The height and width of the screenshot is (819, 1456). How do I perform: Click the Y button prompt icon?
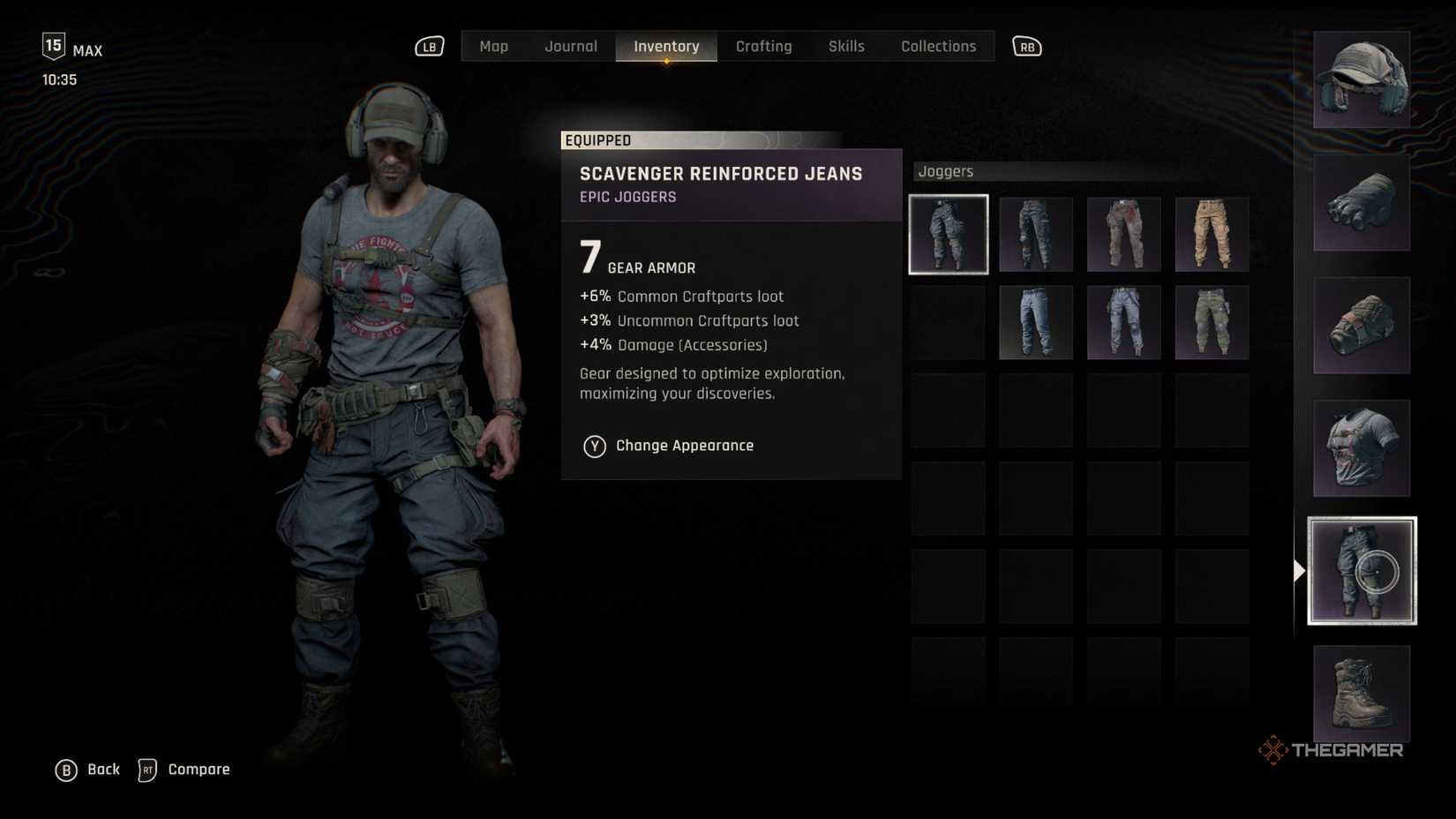[x=594, y=446]
